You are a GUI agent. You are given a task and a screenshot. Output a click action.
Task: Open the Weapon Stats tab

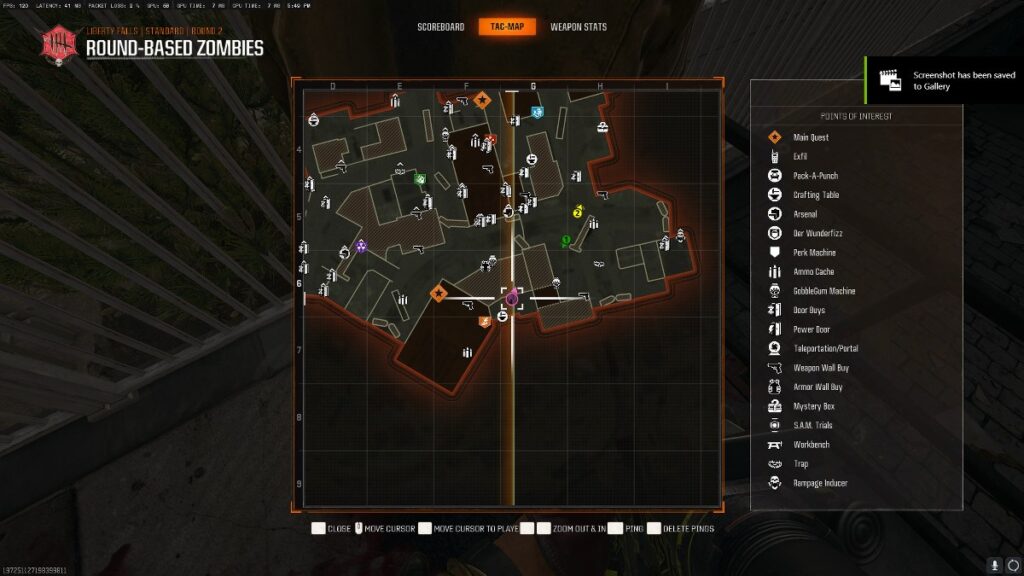579,27
